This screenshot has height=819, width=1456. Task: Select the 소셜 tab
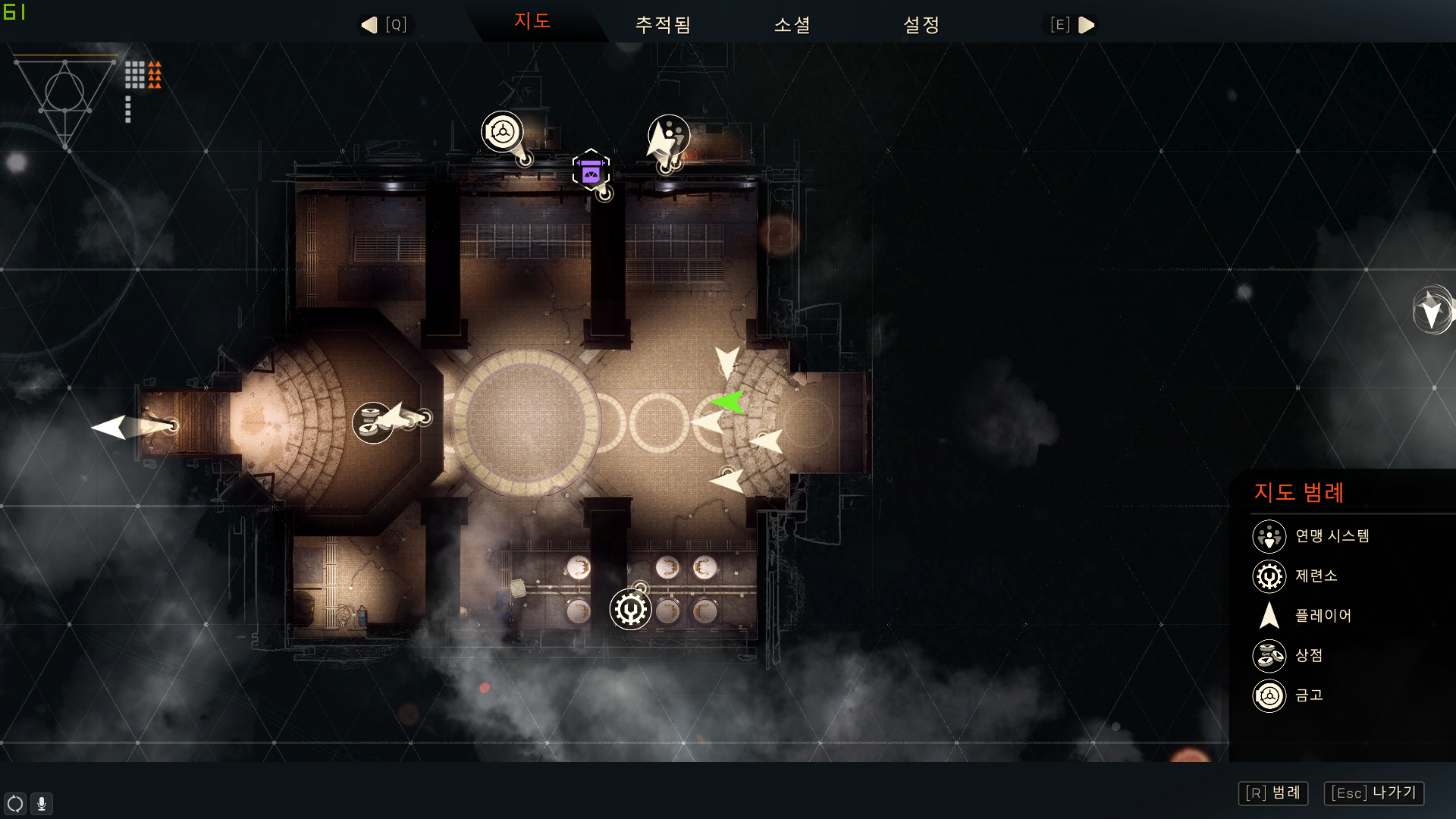tap(792, 25)
